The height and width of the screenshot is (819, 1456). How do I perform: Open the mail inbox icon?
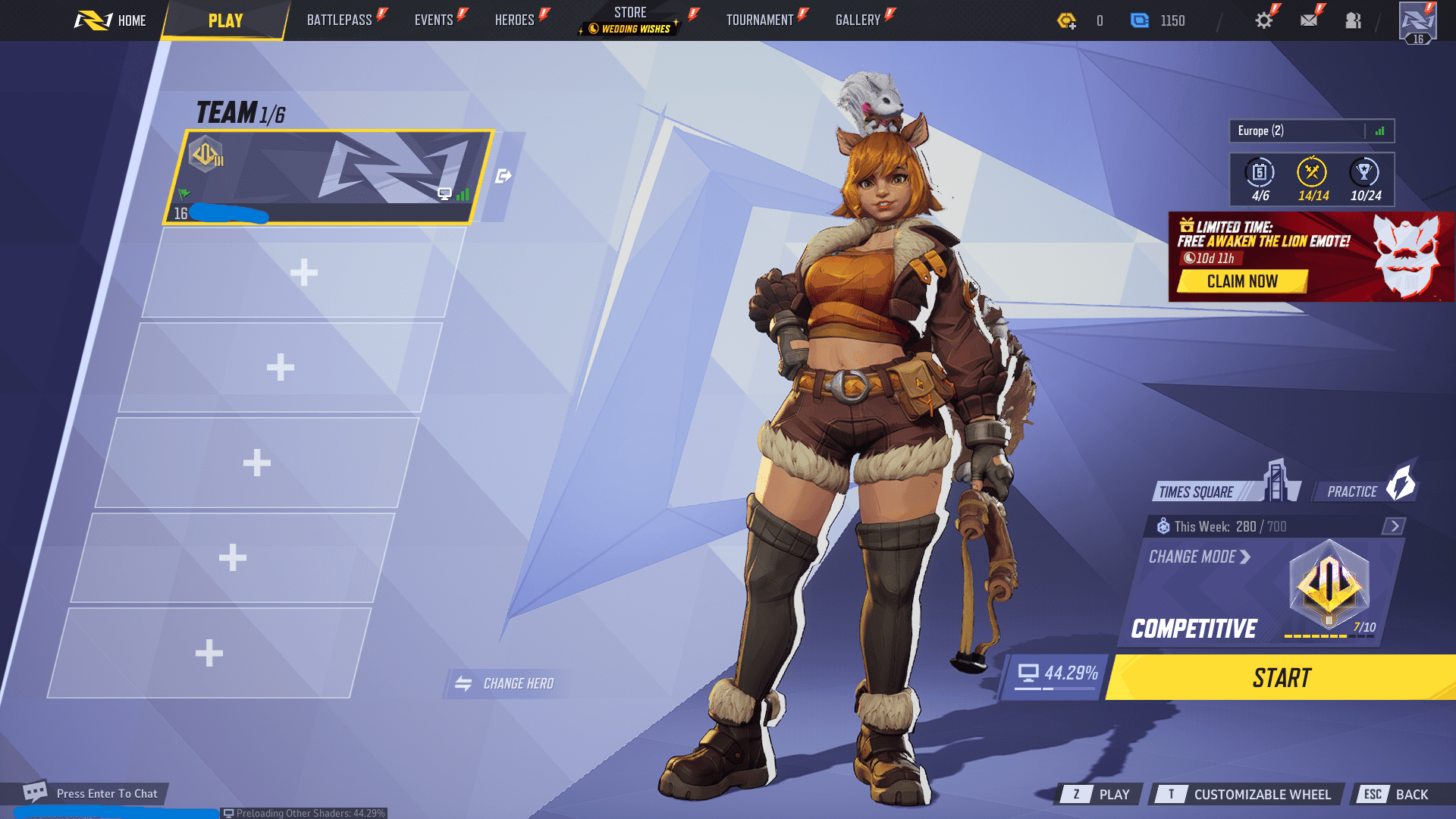tap(1309, 20)
